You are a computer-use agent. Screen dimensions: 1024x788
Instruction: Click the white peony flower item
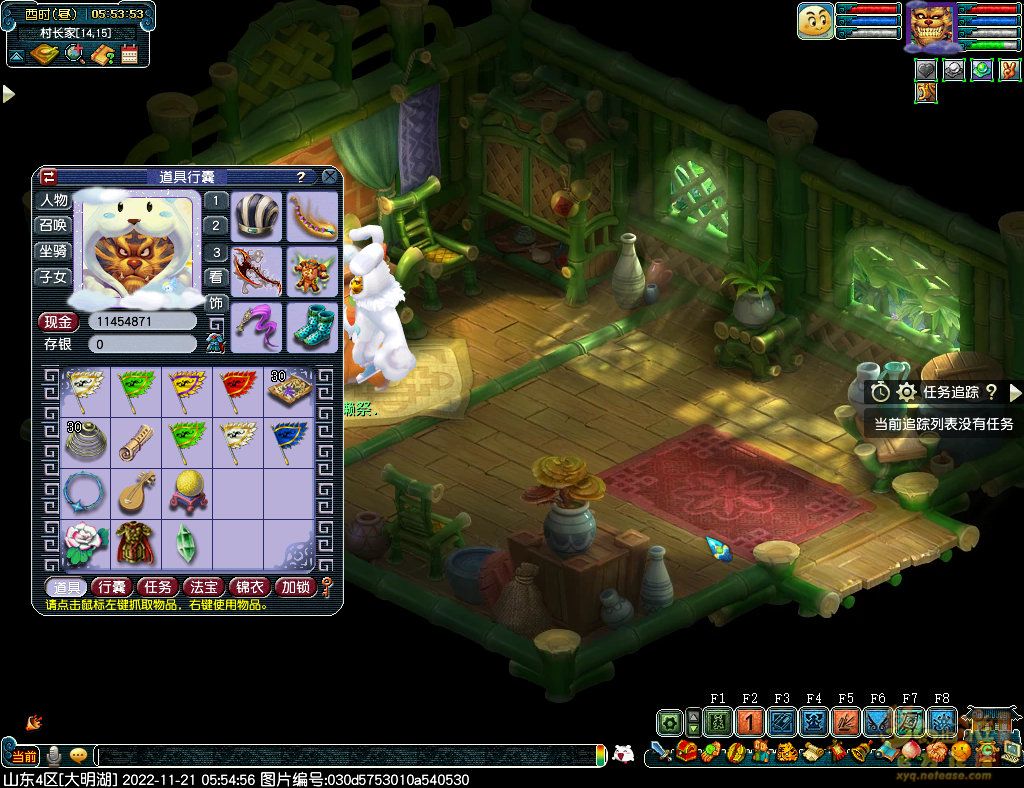point(84,543)
